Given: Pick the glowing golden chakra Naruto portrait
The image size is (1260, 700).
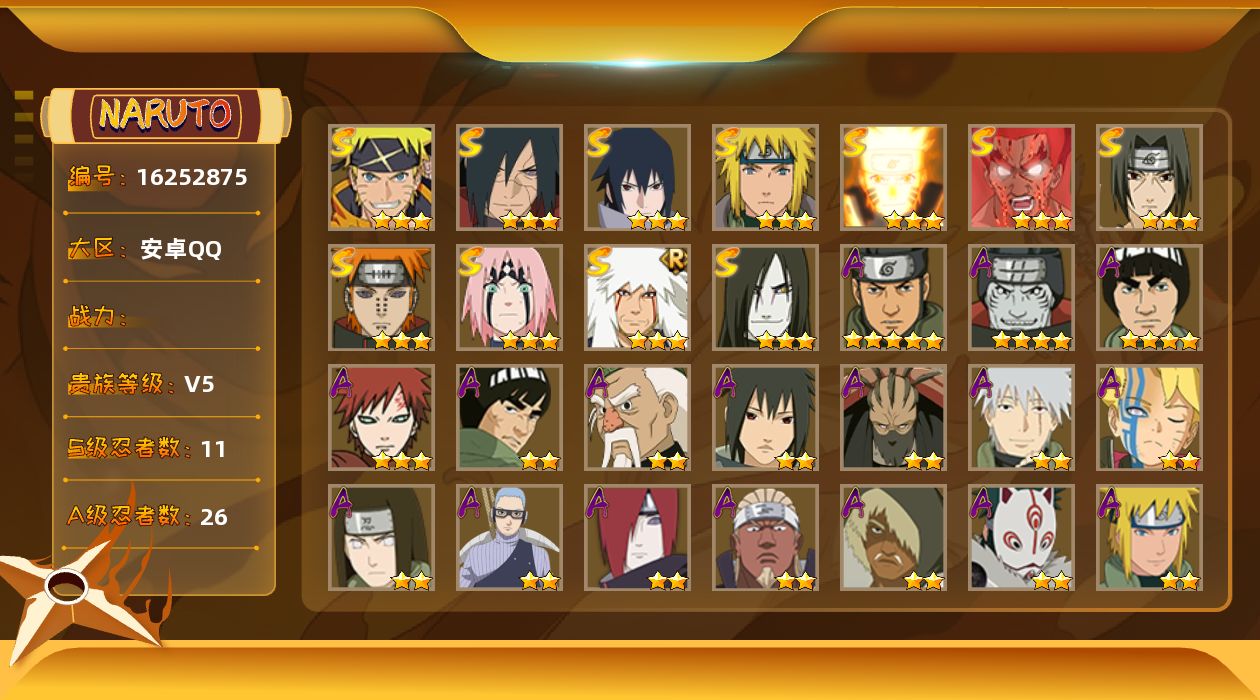Looking at the screenshot, I should (x=893, y=177).
